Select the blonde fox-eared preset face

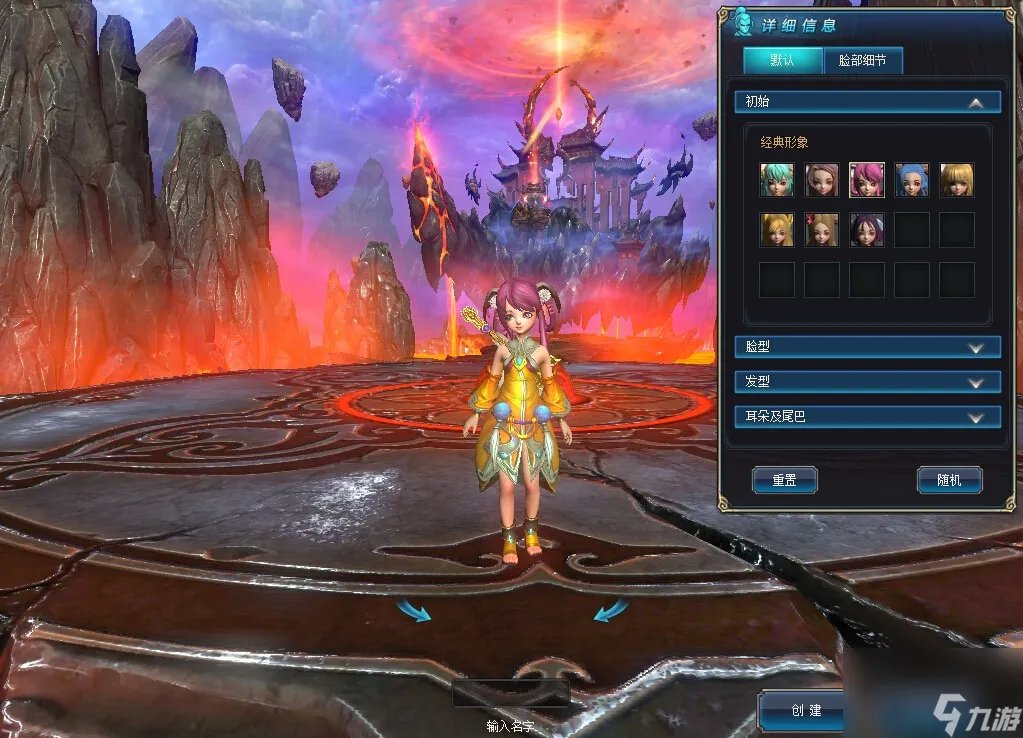pyautogui.click(x=776, y=230)
